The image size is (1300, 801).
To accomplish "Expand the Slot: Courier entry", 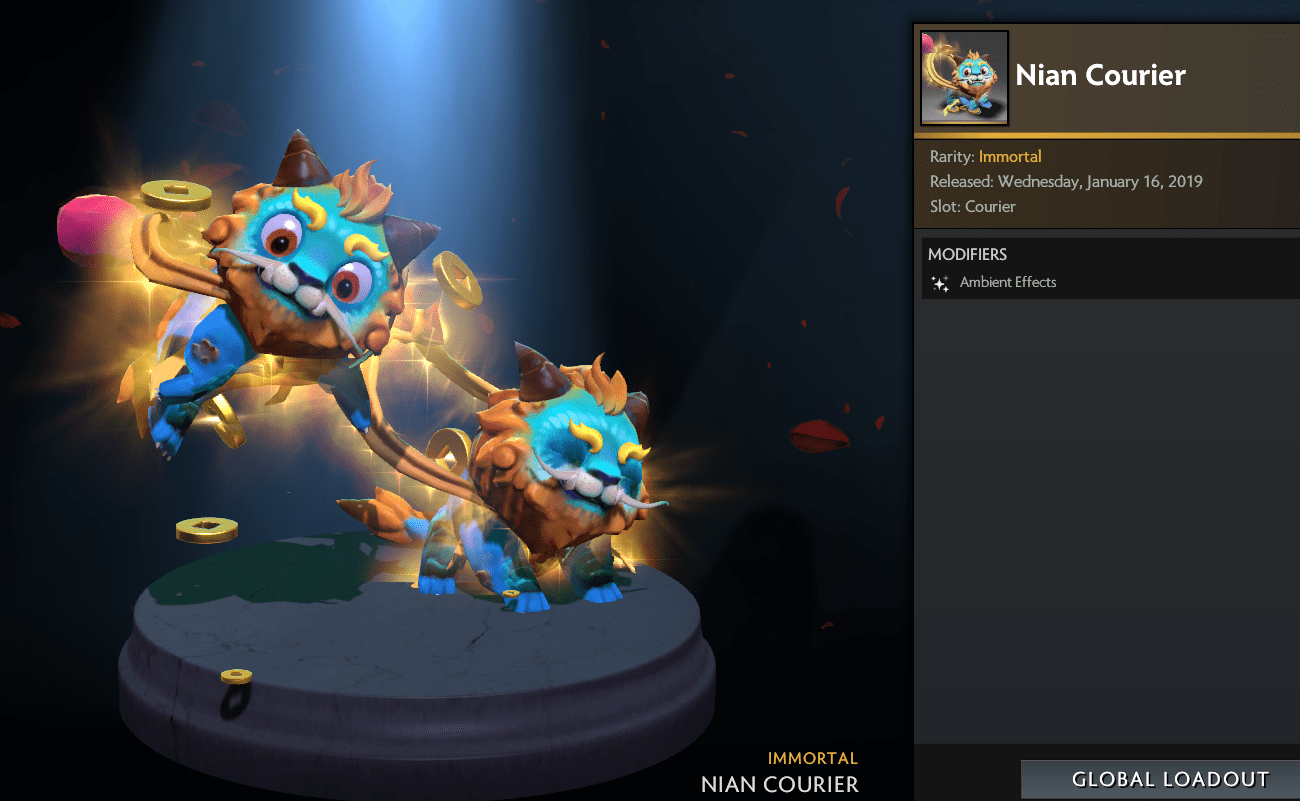I will (x=971, y=206).
